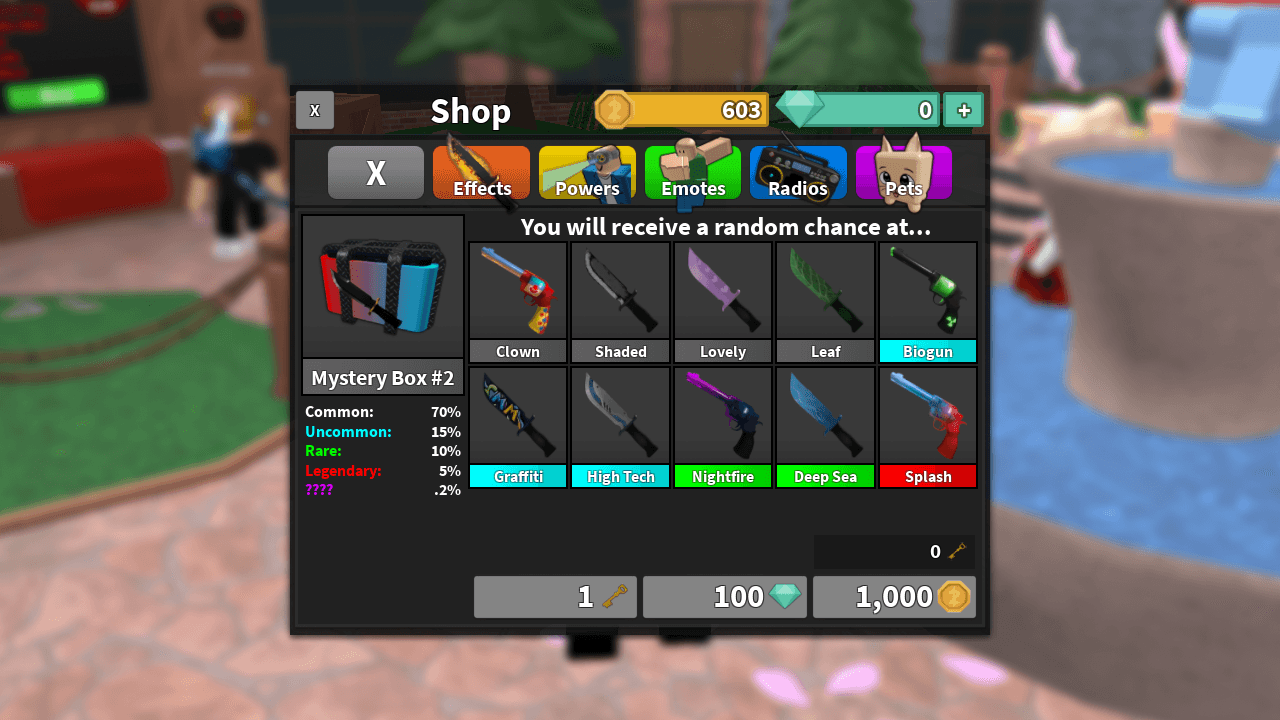This screenshot has height=720, width=1280.
Task: Select the Clown knife in the box contents
Action: point(517,290)
